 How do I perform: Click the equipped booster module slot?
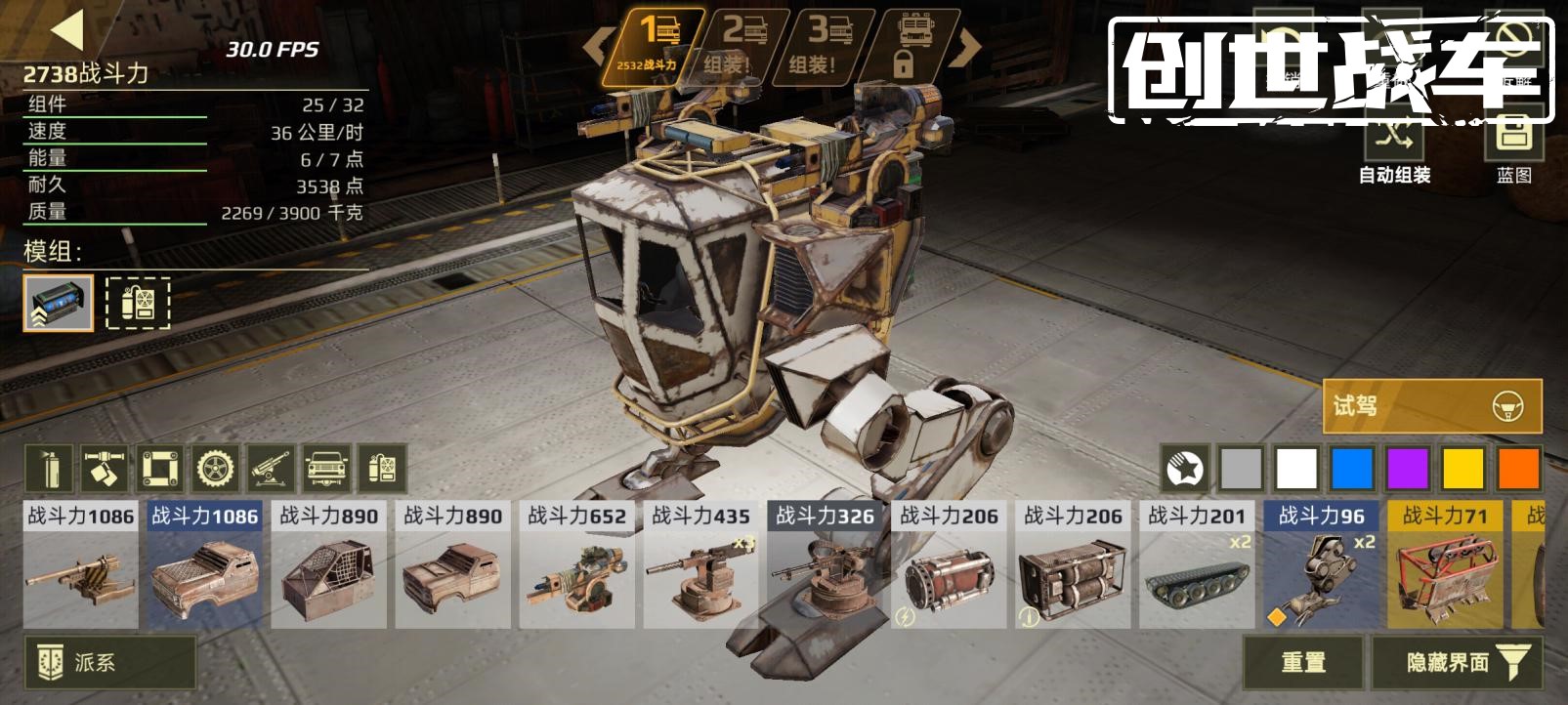[59, 303]
